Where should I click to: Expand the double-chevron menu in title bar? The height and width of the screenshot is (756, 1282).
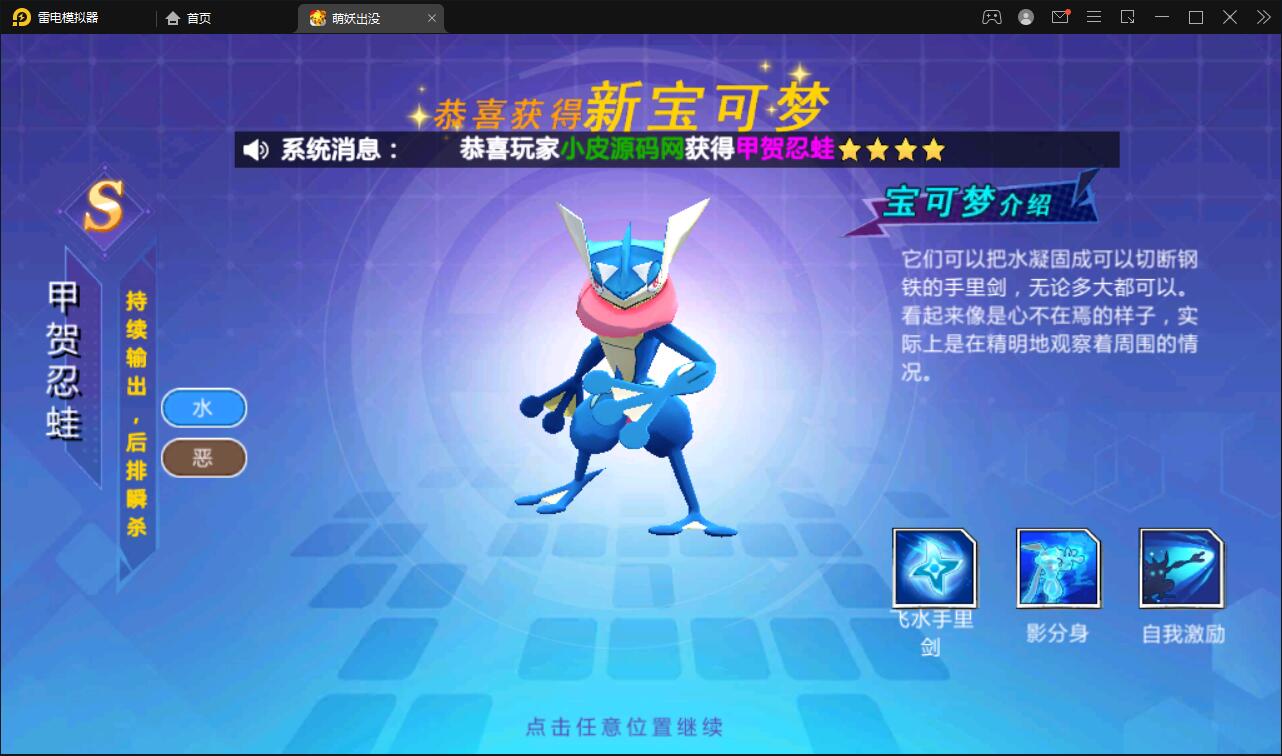pos(1262,17)
